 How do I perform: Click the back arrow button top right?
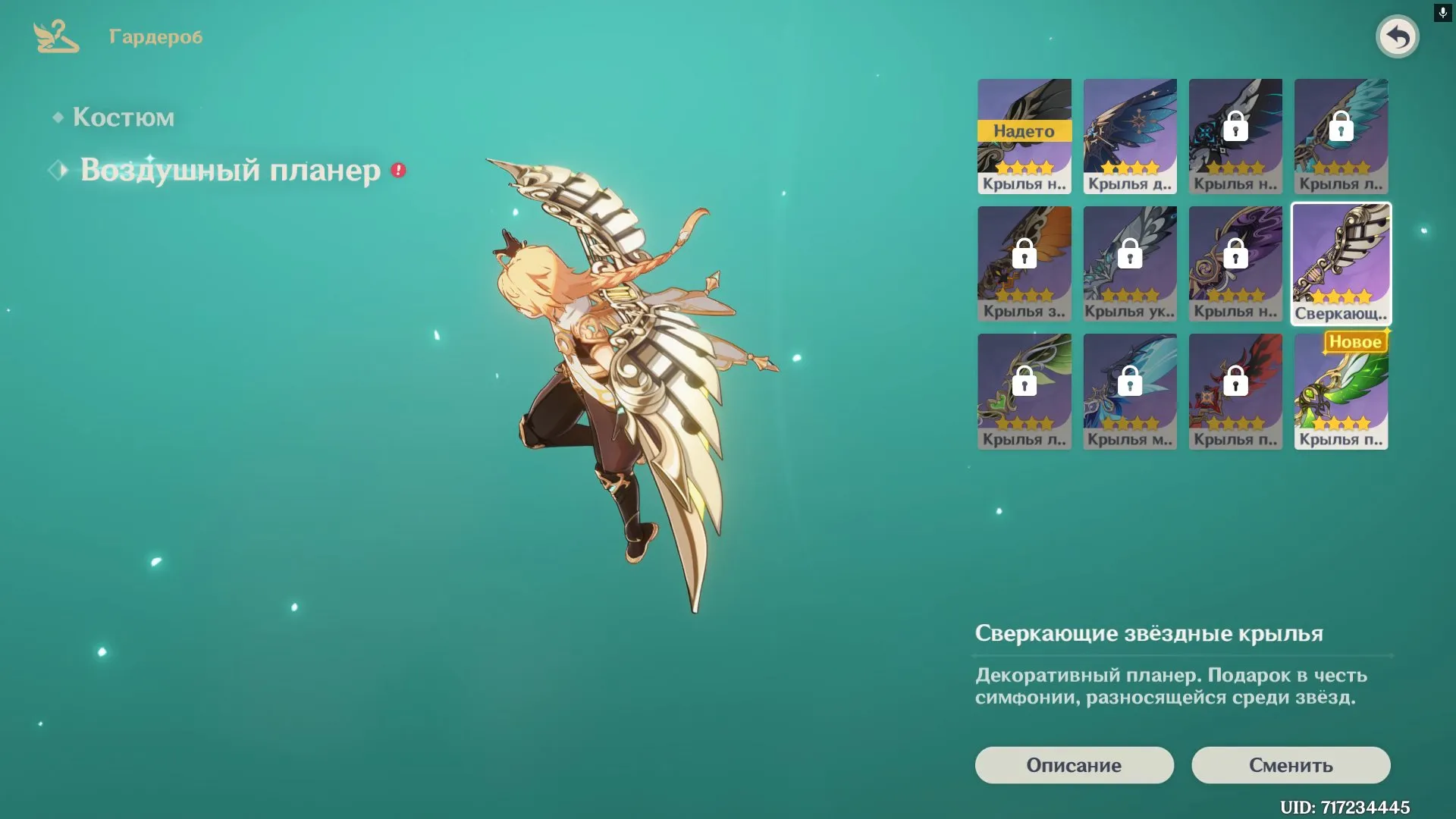pyautogui.click(x=1398, y=36)
